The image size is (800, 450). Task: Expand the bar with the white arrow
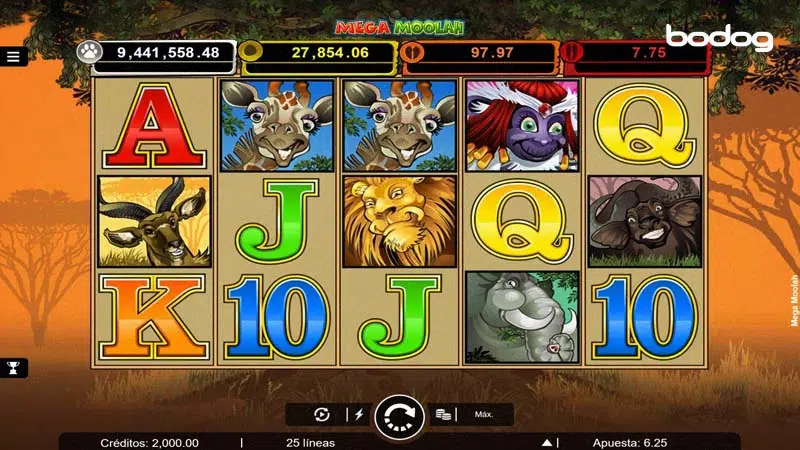(547, 442)
